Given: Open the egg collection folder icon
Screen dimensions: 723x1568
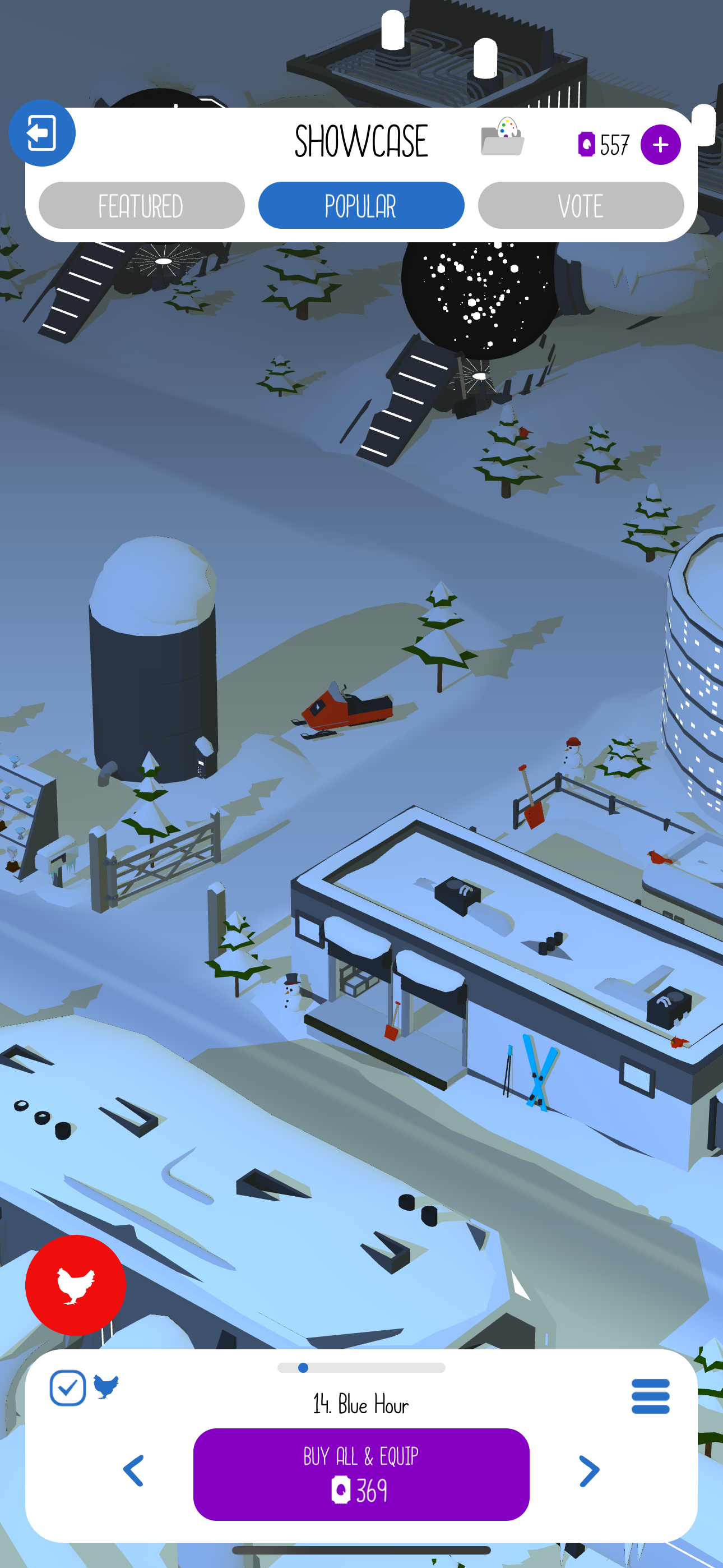Looking at the screenshot, I should click(x=504, y=139).
